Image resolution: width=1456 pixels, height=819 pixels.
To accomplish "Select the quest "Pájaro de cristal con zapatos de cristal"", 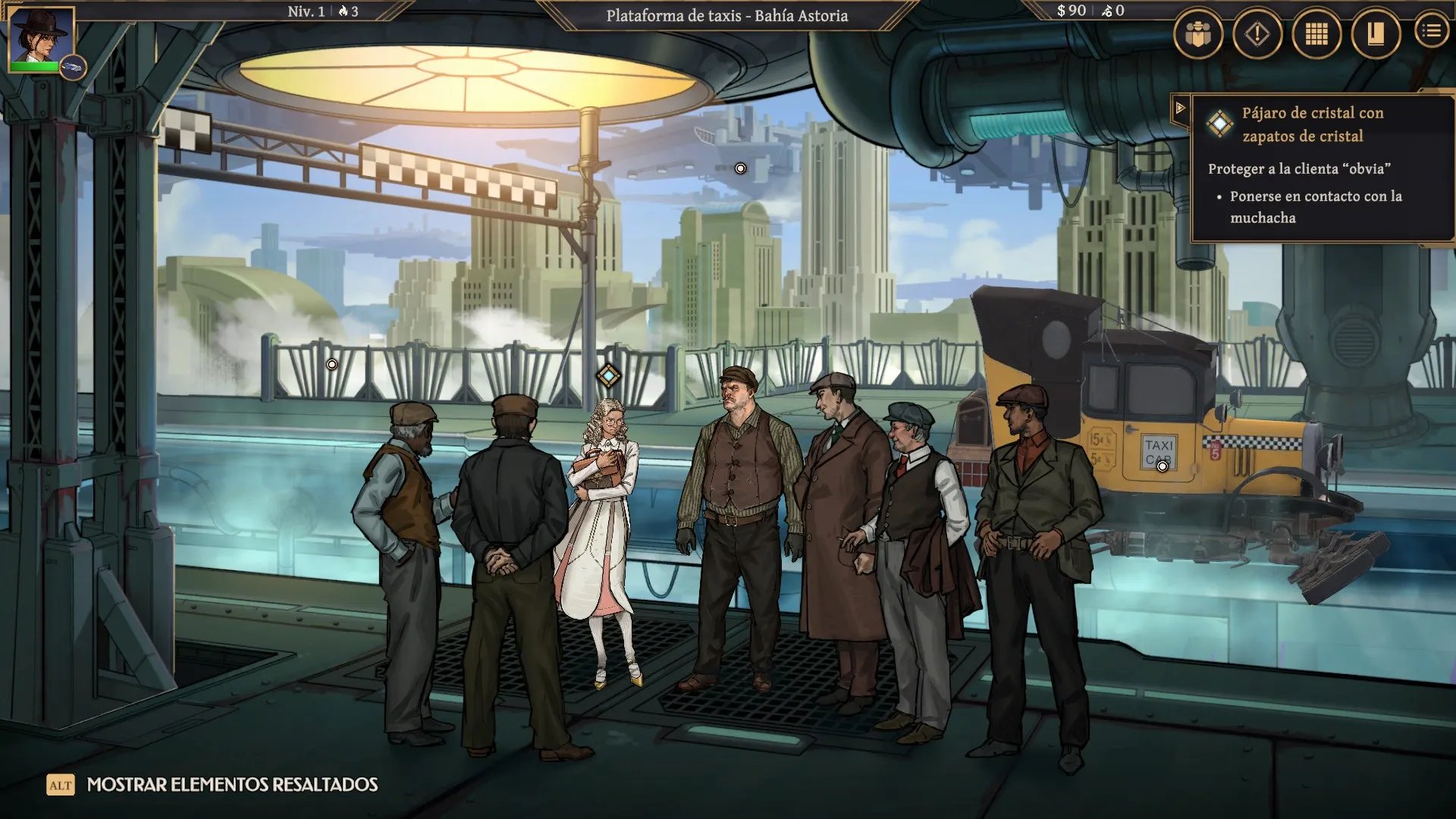I will tap(1312, 124).
